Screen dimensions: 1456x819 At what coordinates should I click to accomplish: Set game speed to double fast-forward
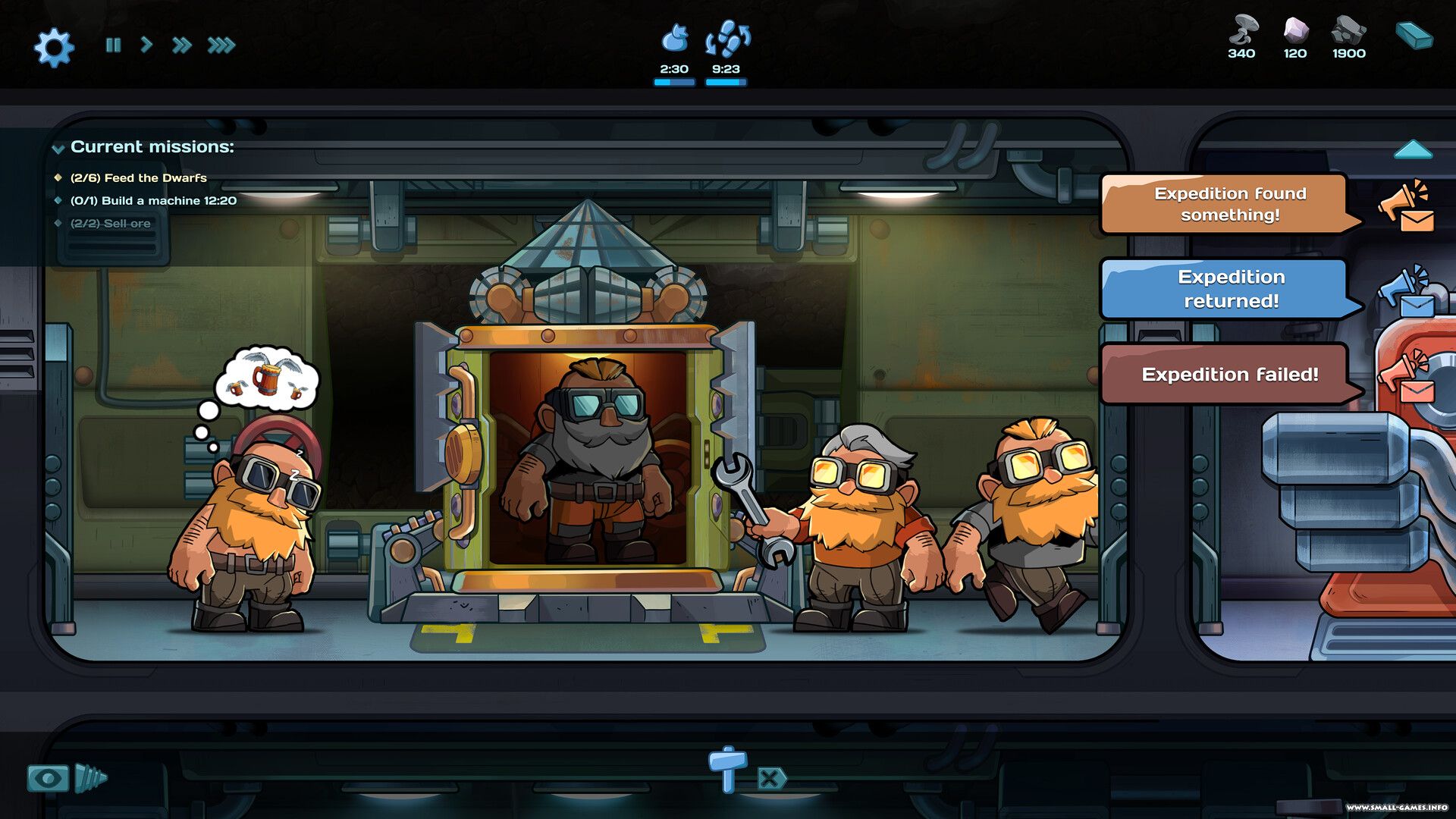tap(181, 45)
